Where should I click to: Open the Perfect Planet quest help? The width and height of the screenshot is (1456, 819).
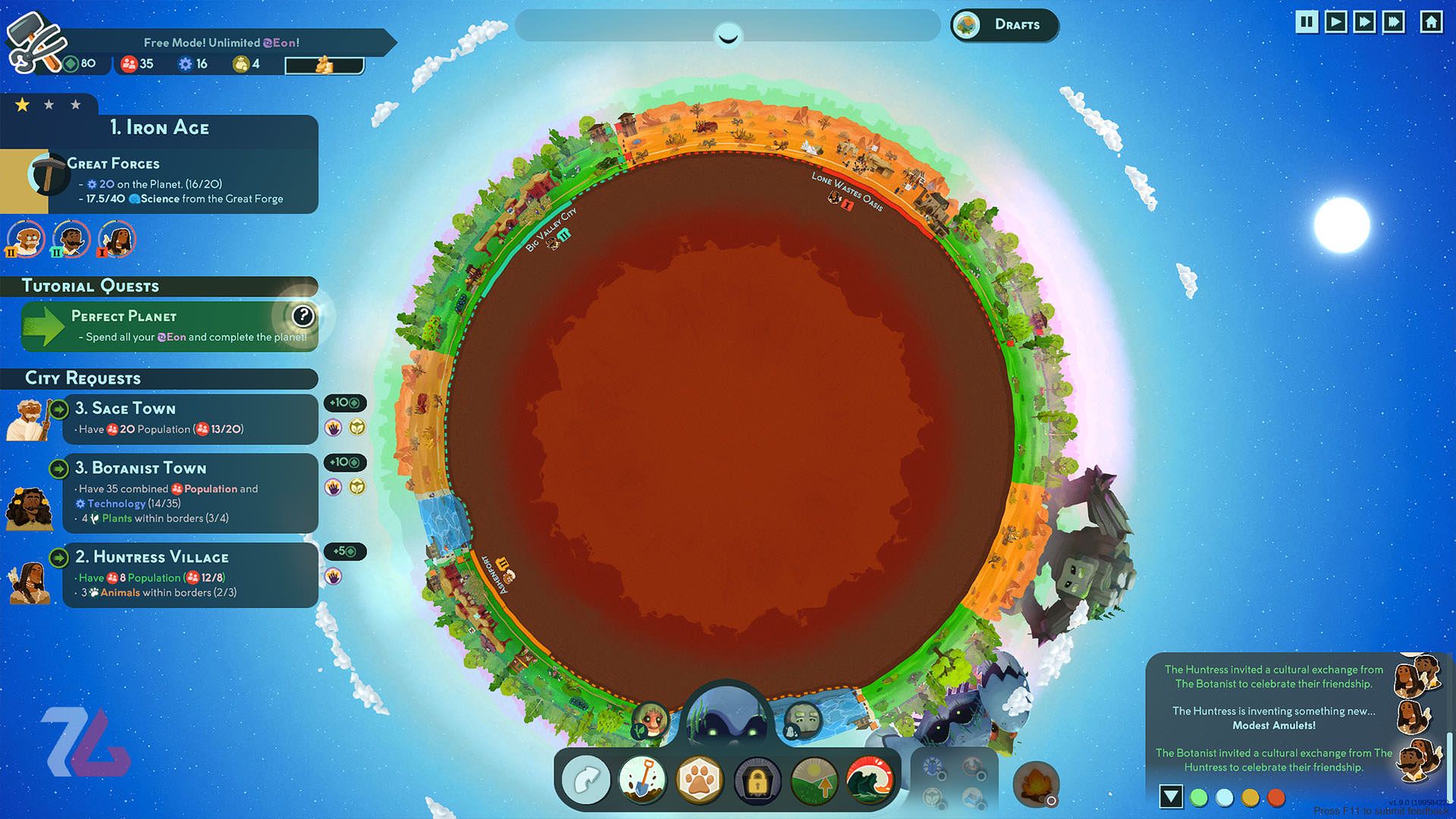coord(303,315)
